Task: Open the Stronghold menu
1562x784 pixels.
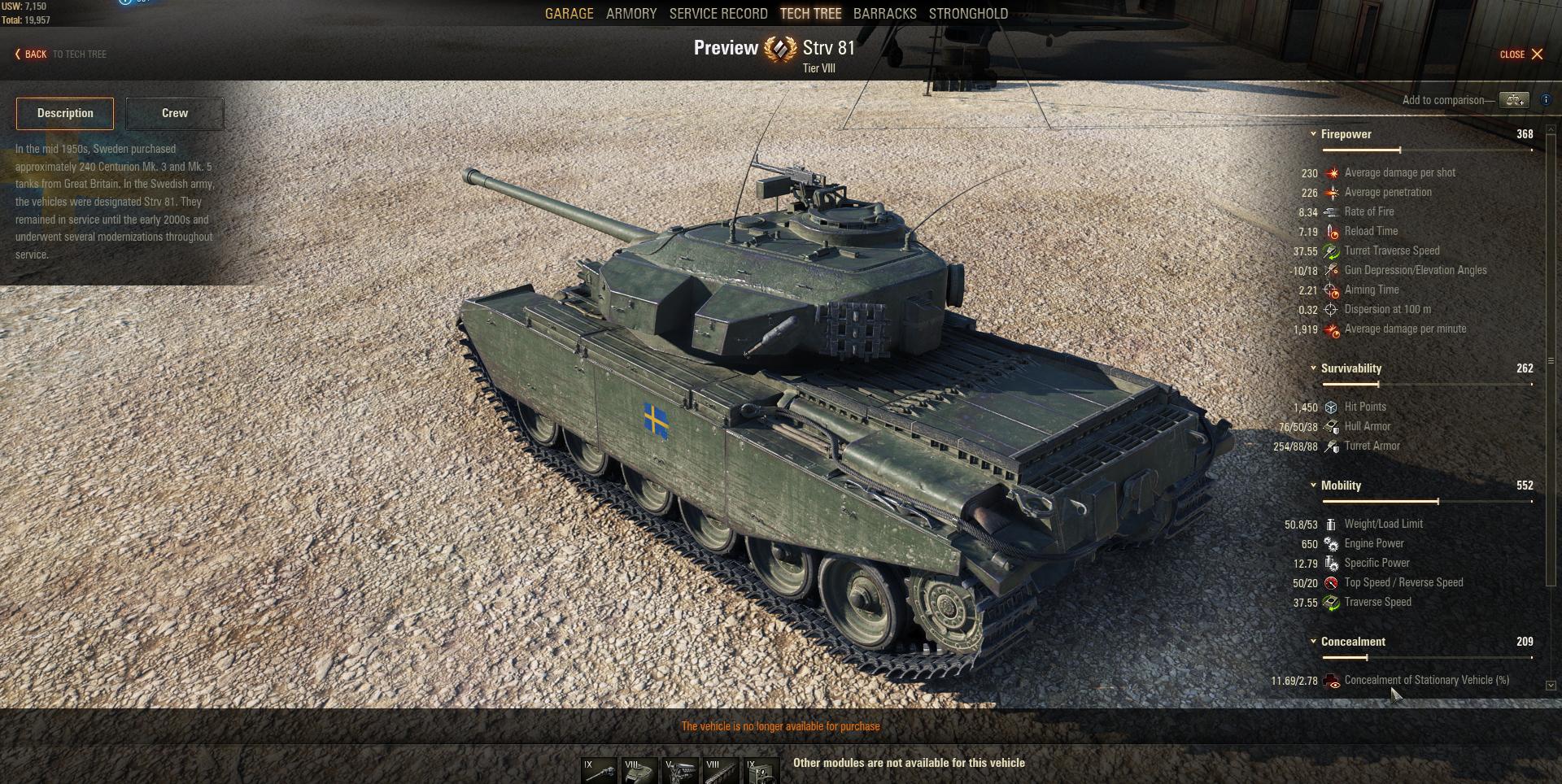Action: click(968, 14)
